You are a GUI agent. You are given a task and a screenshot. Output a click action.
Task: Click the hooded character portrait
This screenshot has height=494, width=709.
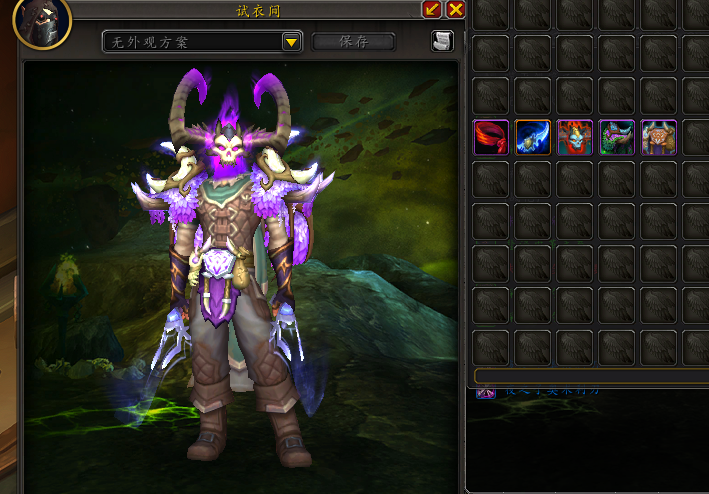click(42, 22)
